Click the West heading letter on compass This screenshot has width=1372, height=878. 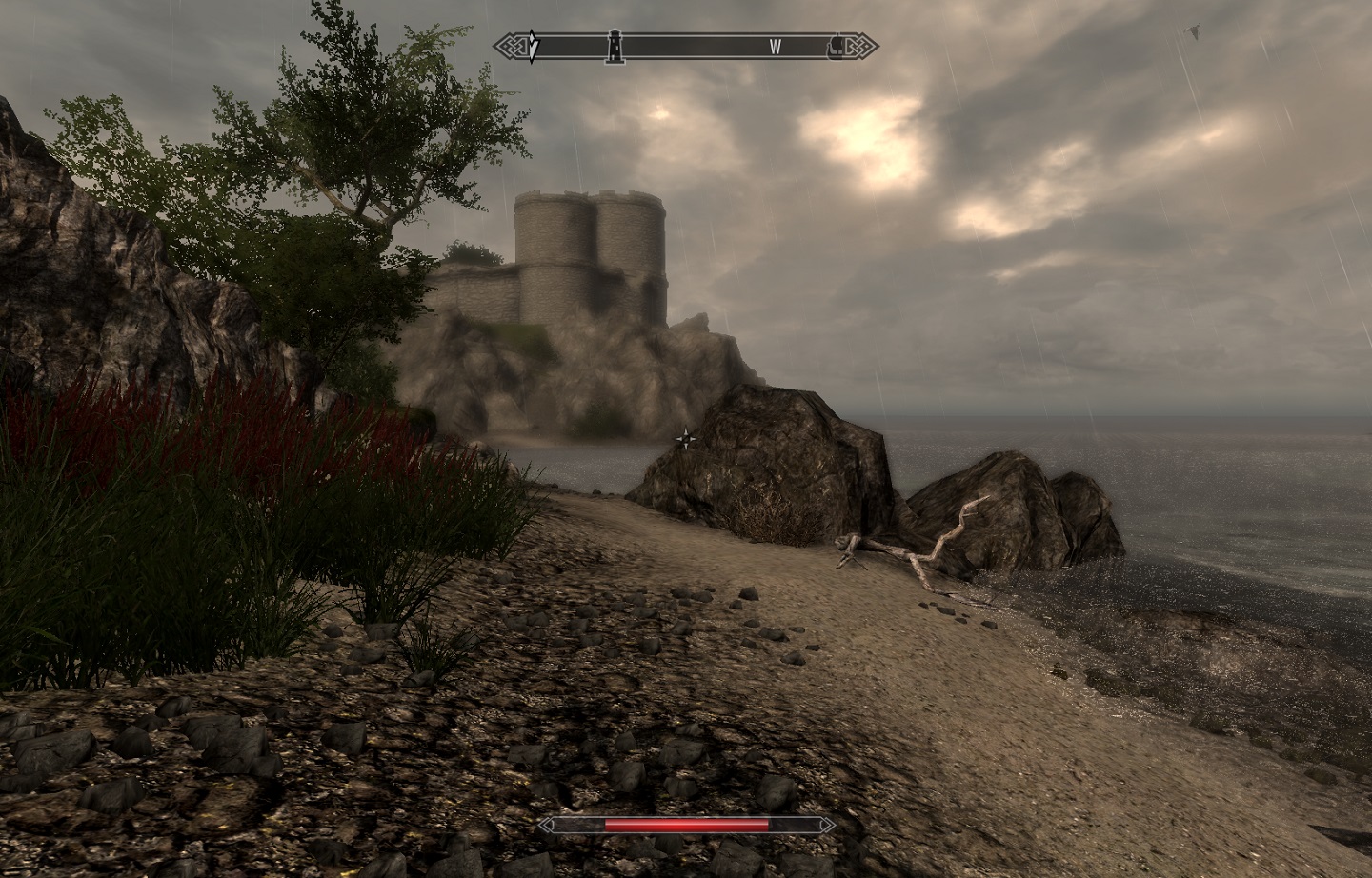[776, 46]
